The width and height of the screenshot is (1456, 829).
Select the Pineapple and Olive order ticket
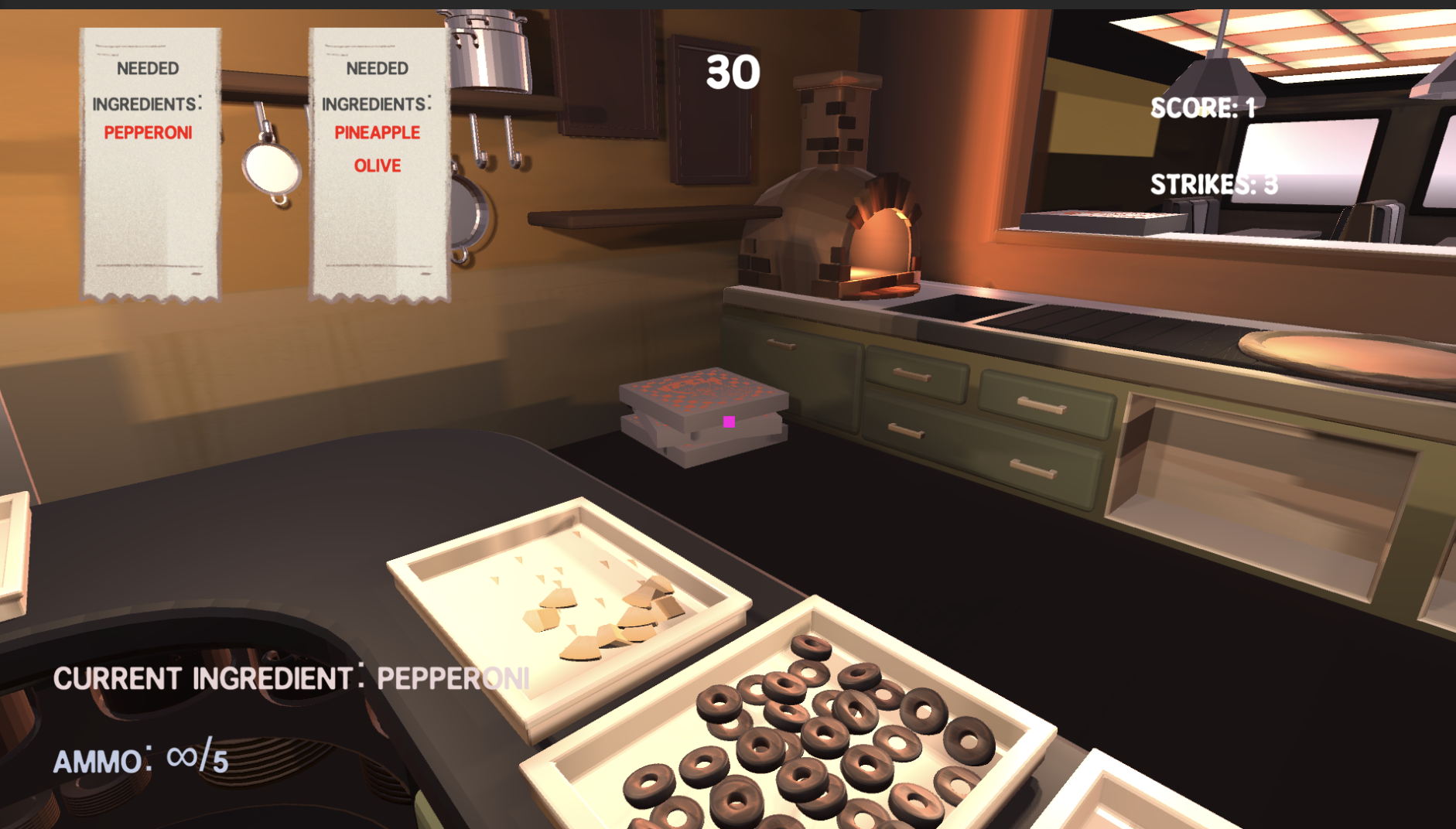pyautogui.click(x=378, y=164)
